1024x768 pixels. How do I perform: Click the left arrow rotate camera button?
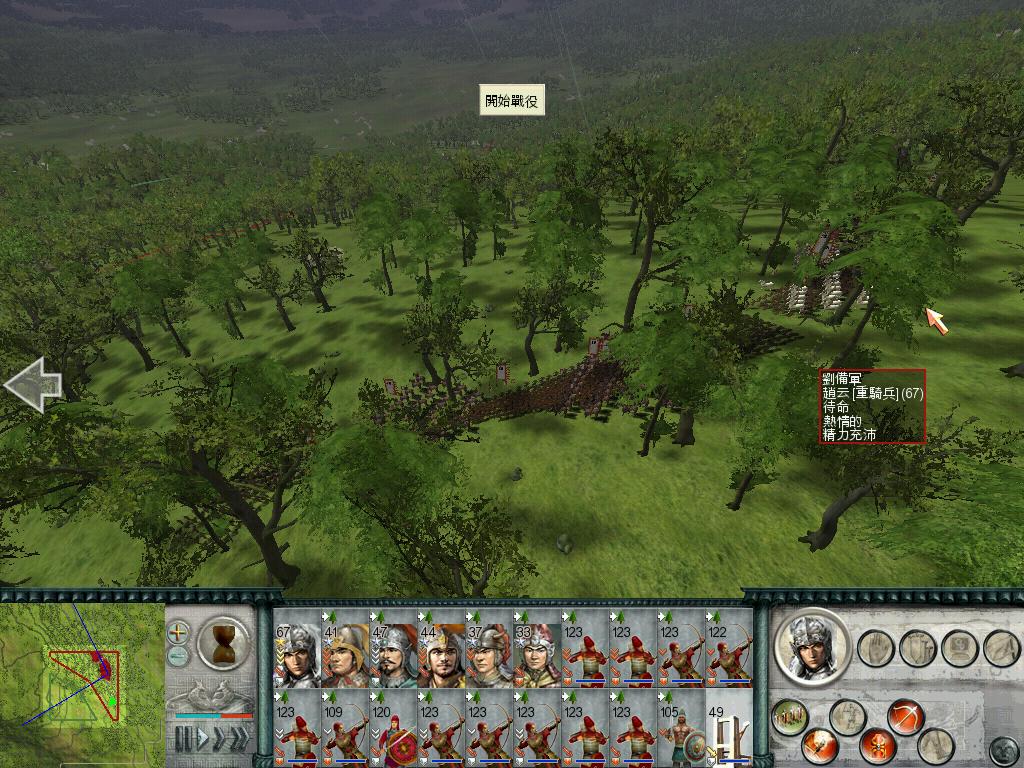coord(33,385)
